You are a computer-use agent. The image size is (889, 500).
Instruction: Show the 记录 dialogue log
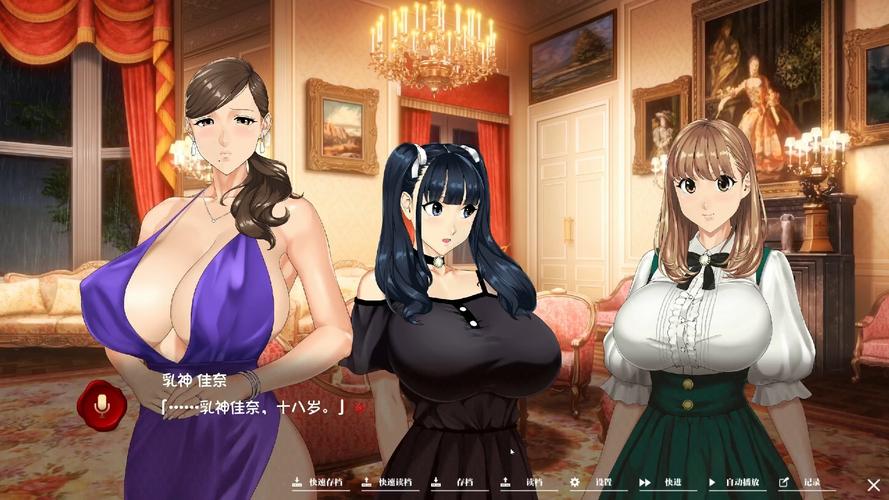coord(803,482)
